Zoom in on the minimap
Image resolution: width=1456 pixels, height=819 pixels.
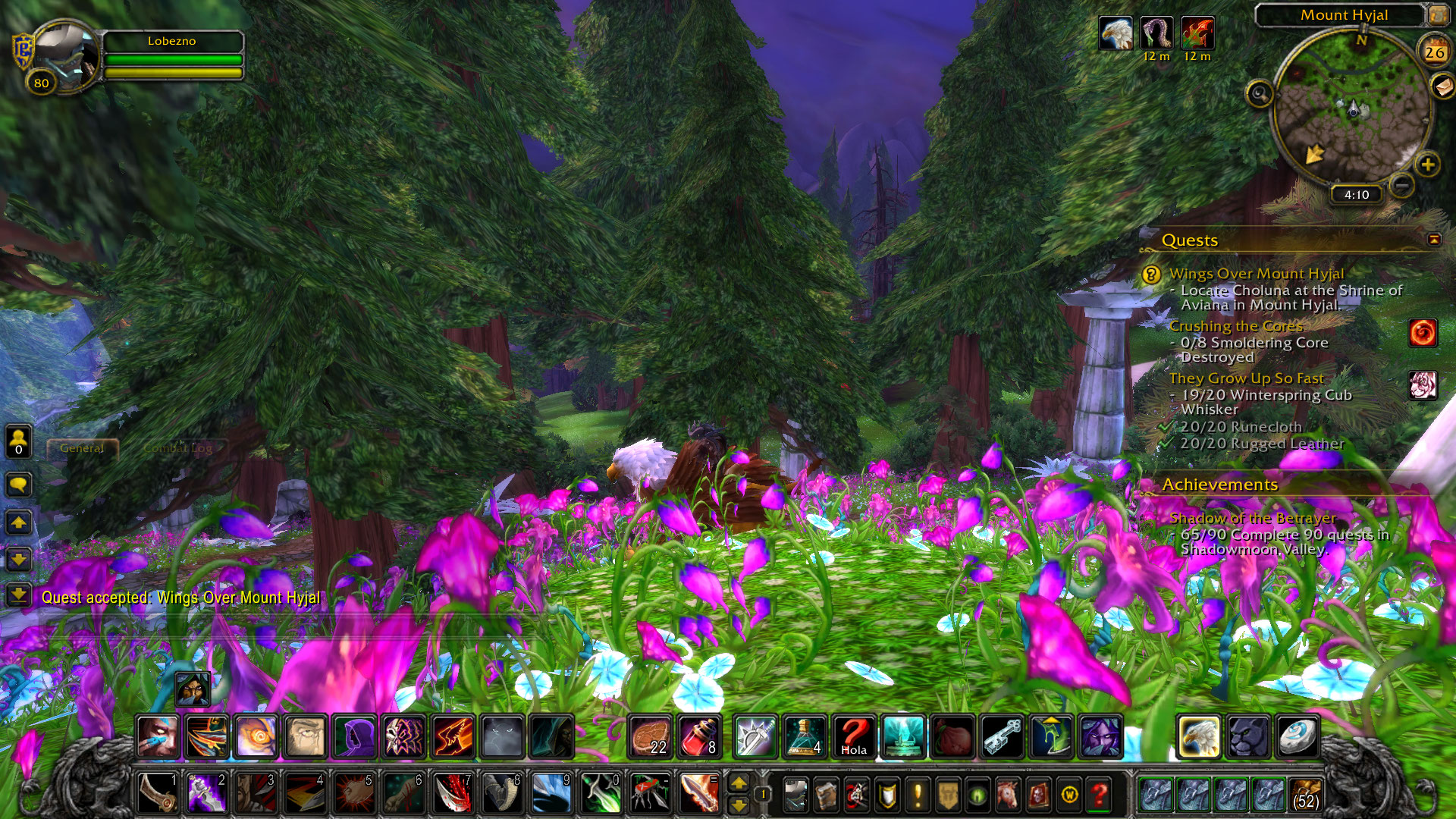tap(1427, 165)
